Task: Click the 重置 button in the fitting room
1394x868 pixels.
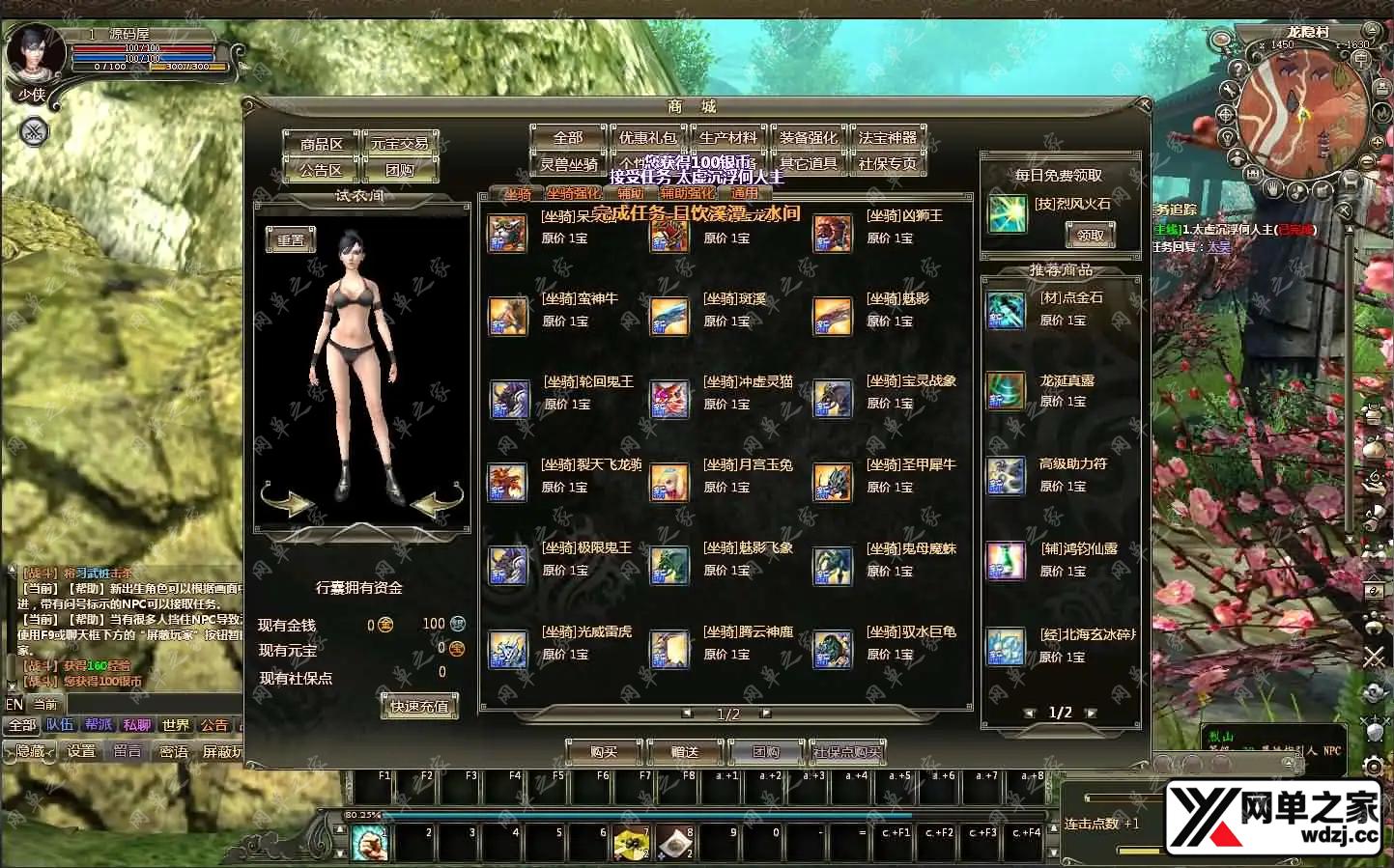Action: pos(291,240)
